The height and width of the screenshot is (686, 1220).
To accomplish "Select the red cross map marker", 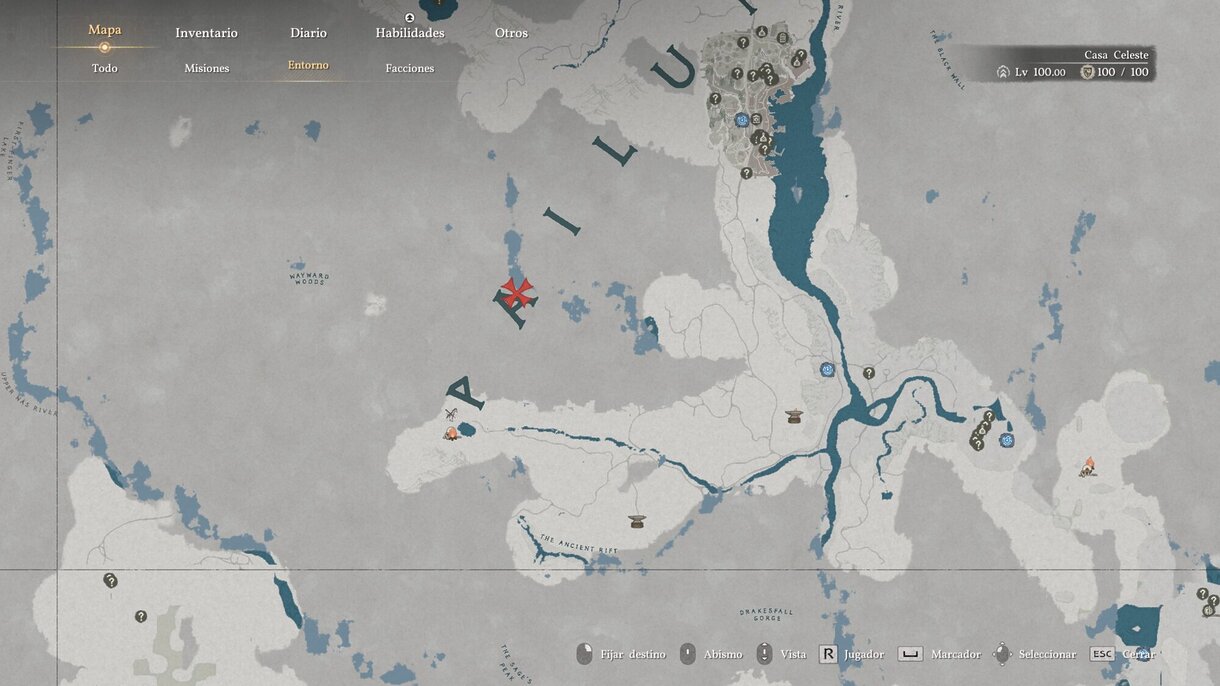I will pyautogui.click(x=517, y=292).
